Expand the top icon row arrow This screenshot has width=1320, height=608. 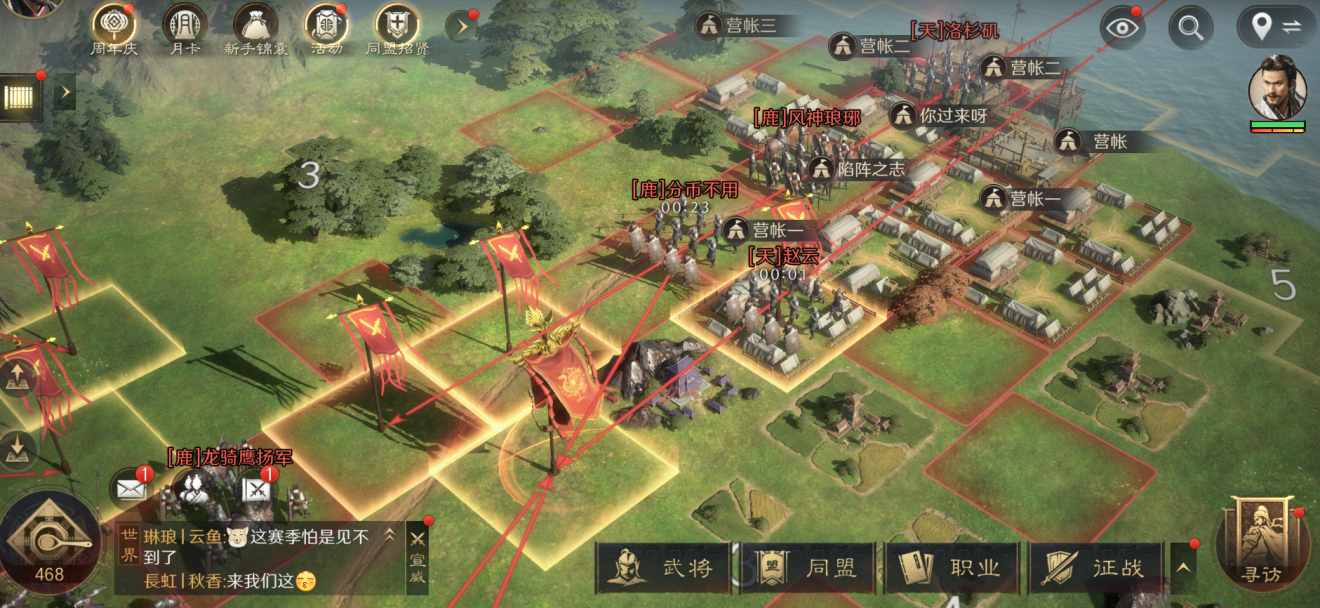pyautogui.click(x=460, y=26)
